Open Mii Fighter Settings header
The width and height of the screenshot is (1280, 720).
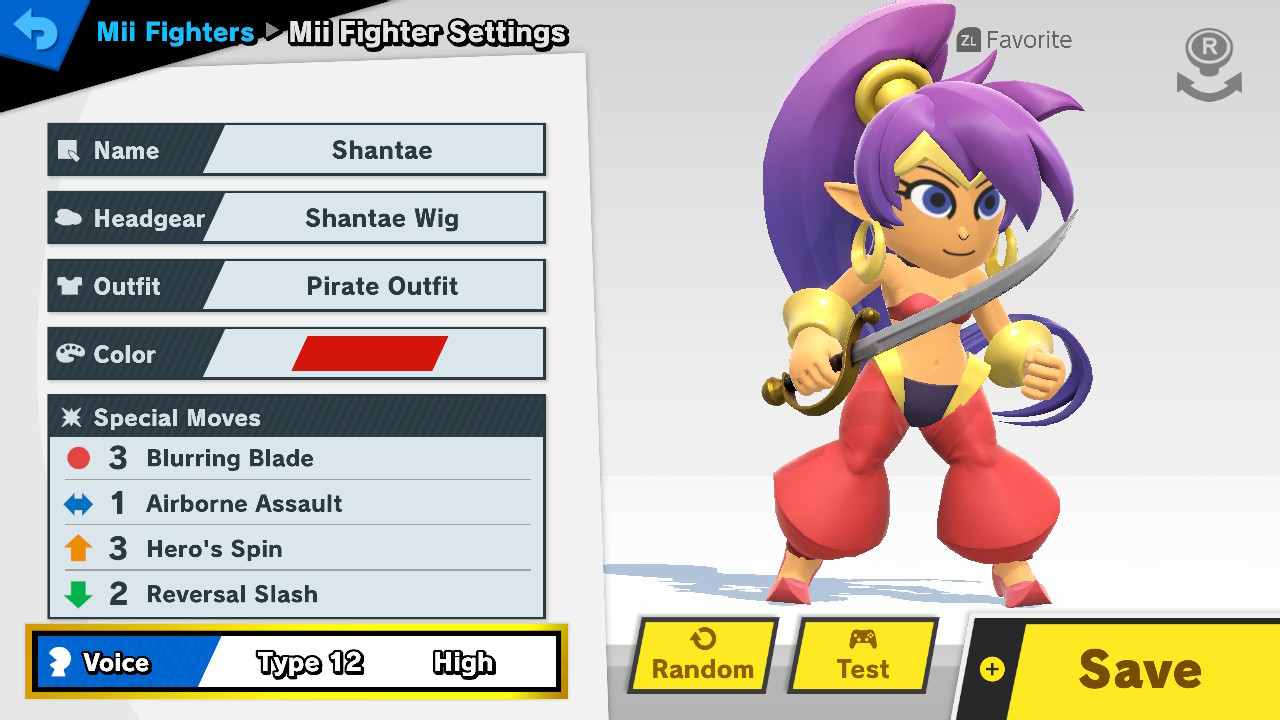[x=427, y=33]
